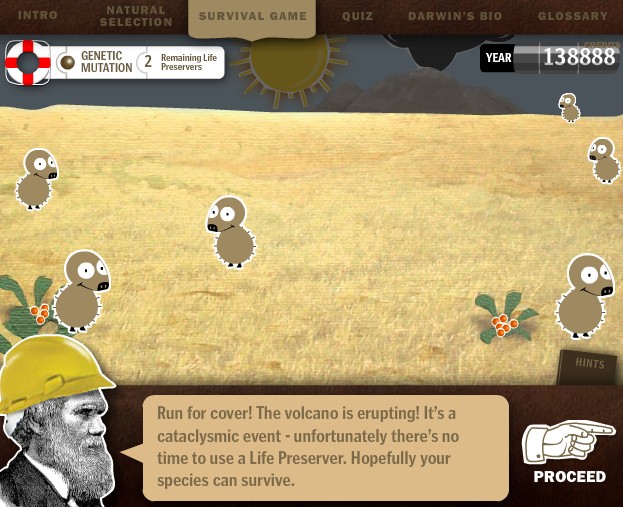
Task: Open the Intro tab
Action: pyautogui.click(x=38, y=16)
